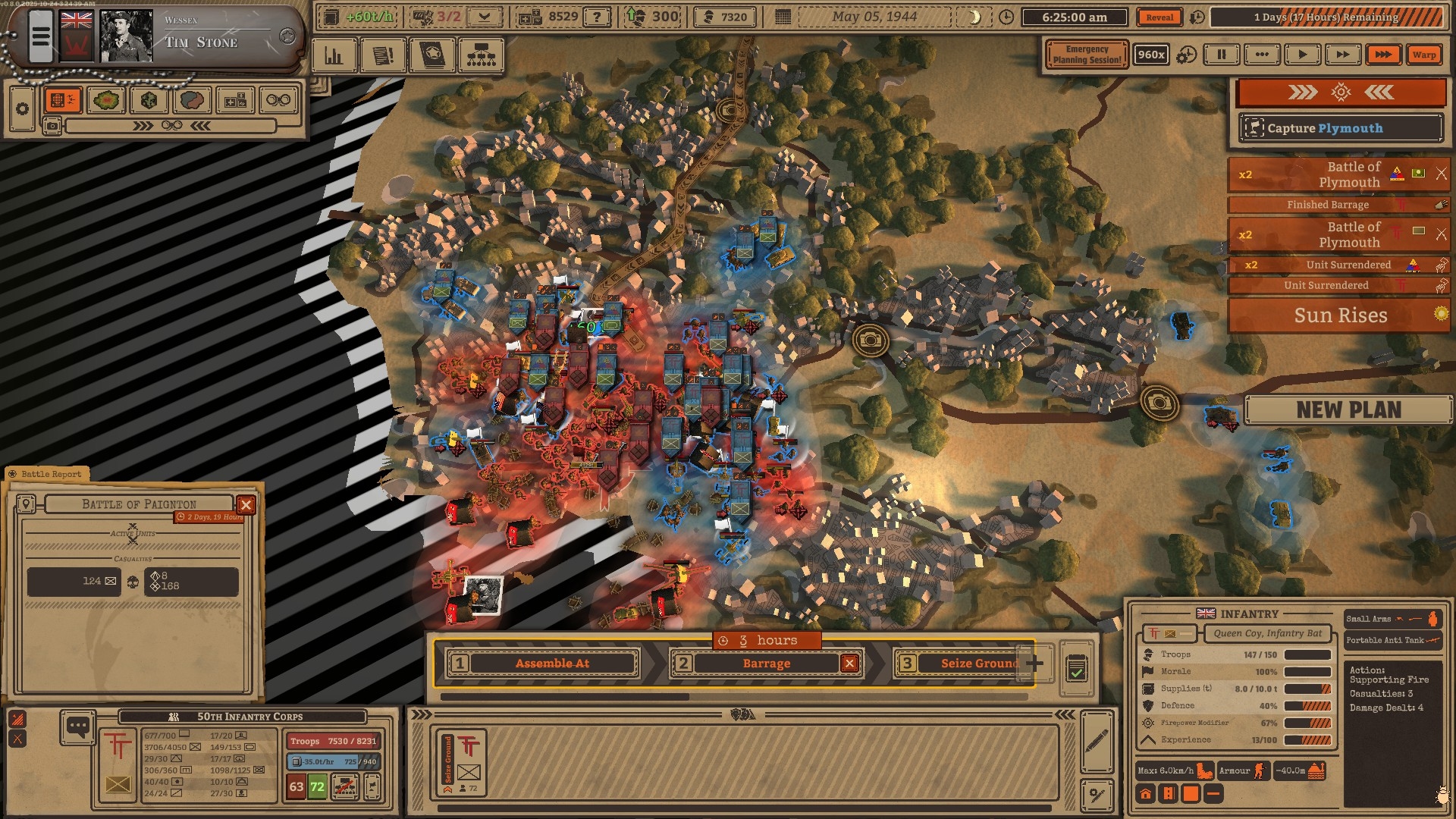Image resolution: width=1456 pixels, height=819 pixels.
Task: Click the Emergency Planning Session button
Action: [x=1086, y=55]
